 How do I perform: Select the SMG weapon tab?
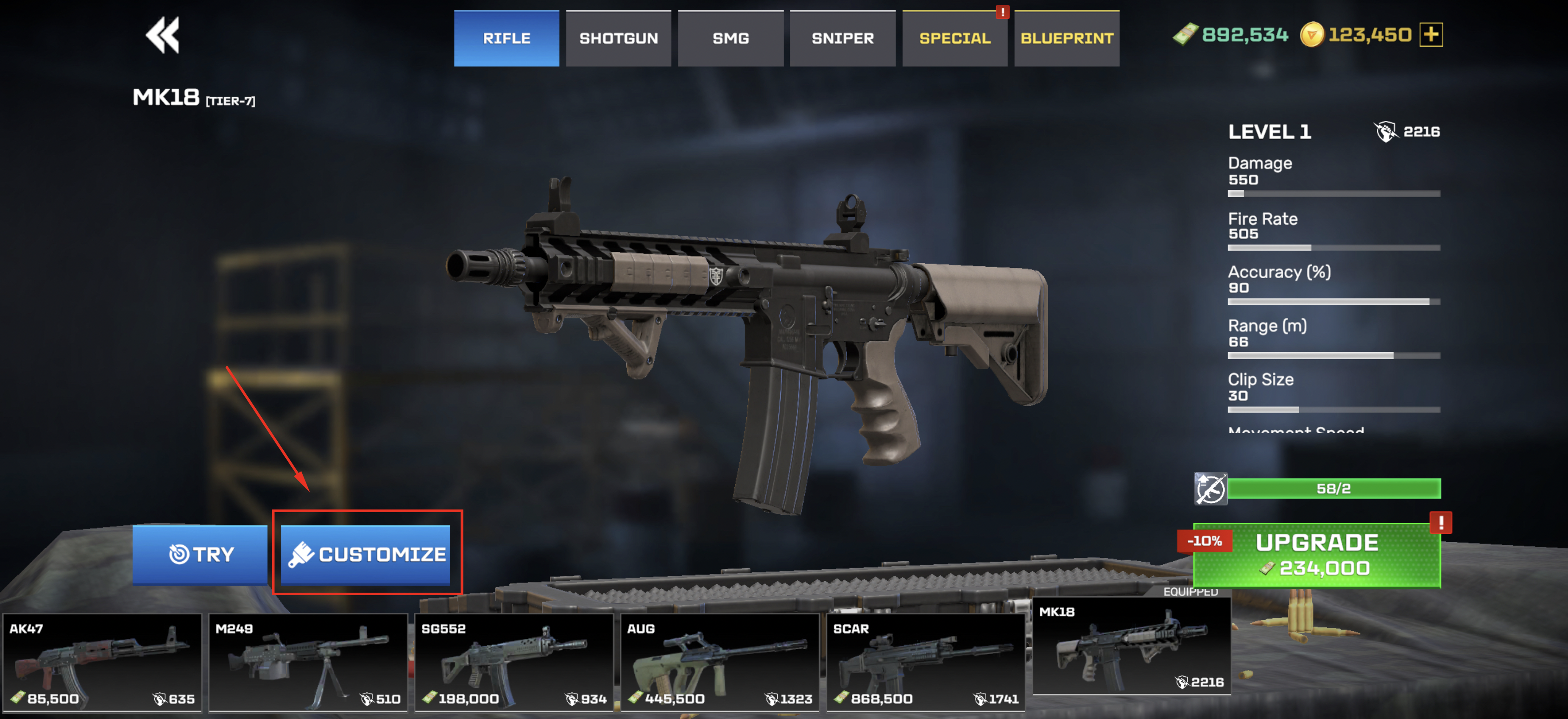point(730,38)
